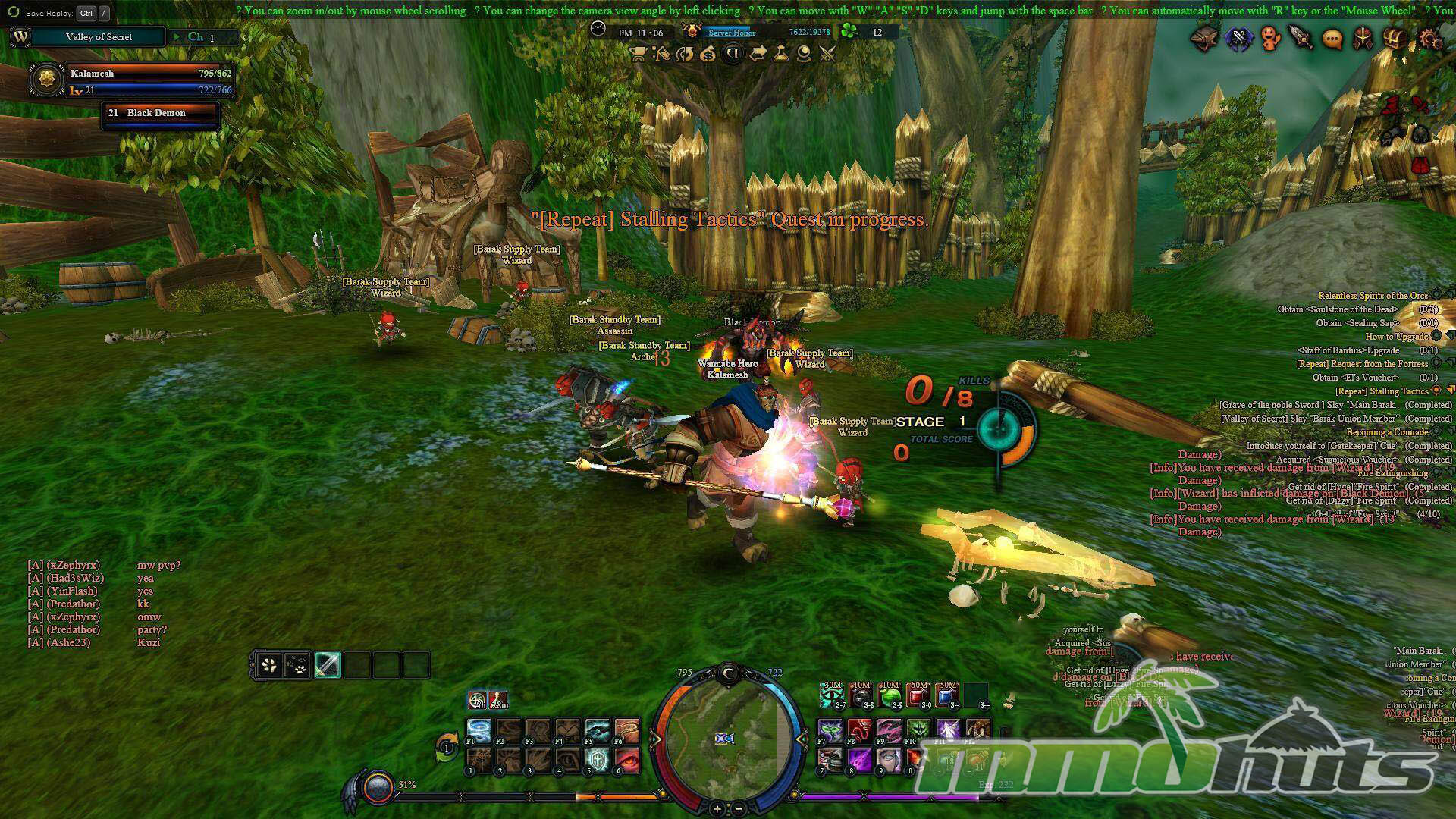Swap hotbar page with the circular arrows button
Screen dimensions: 1456x819
(447, 748)
